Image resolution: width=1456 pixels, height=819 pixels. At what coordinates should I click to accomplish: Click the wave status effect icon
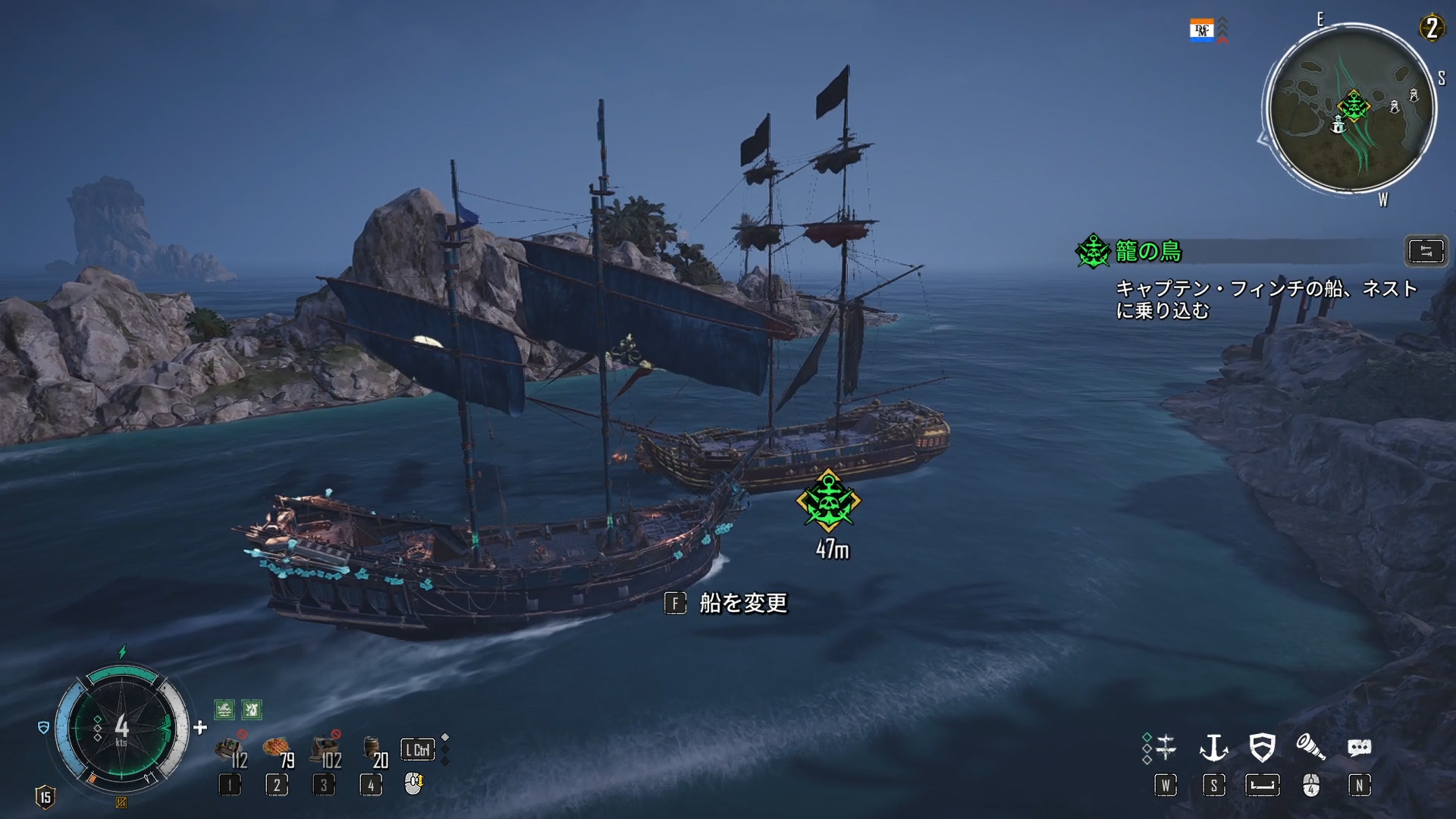tap(224, 710)
